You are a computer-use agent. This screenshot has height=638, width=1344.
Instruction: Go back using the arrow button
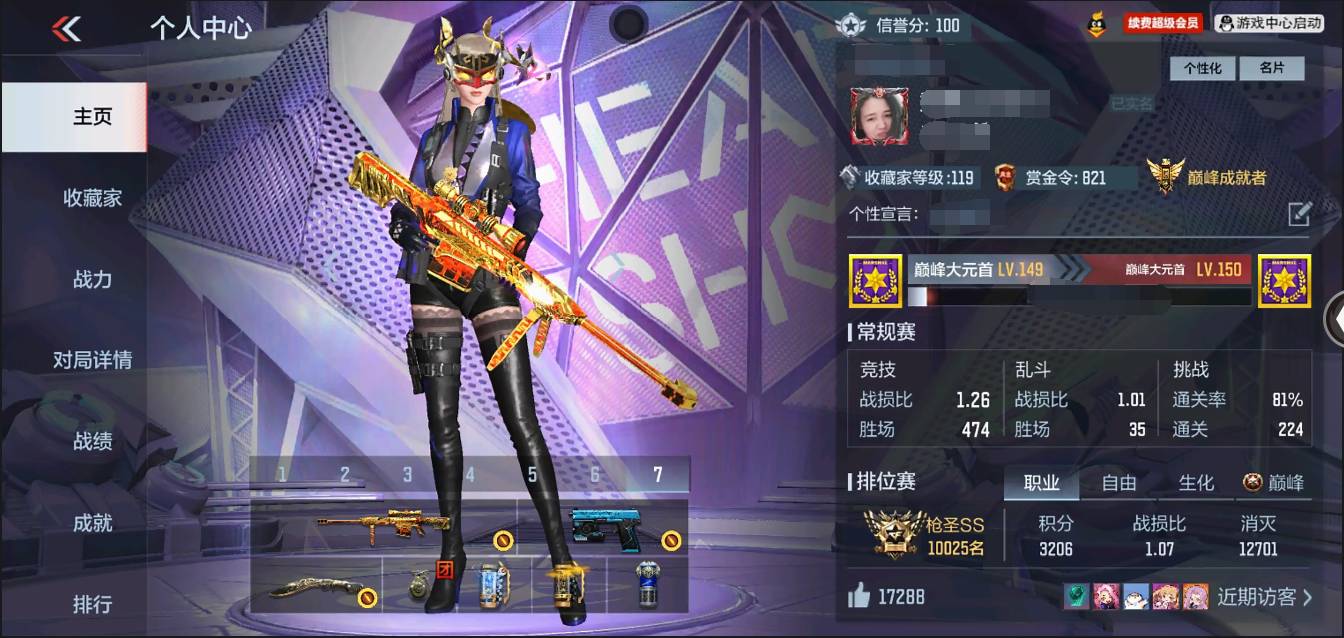67,28
